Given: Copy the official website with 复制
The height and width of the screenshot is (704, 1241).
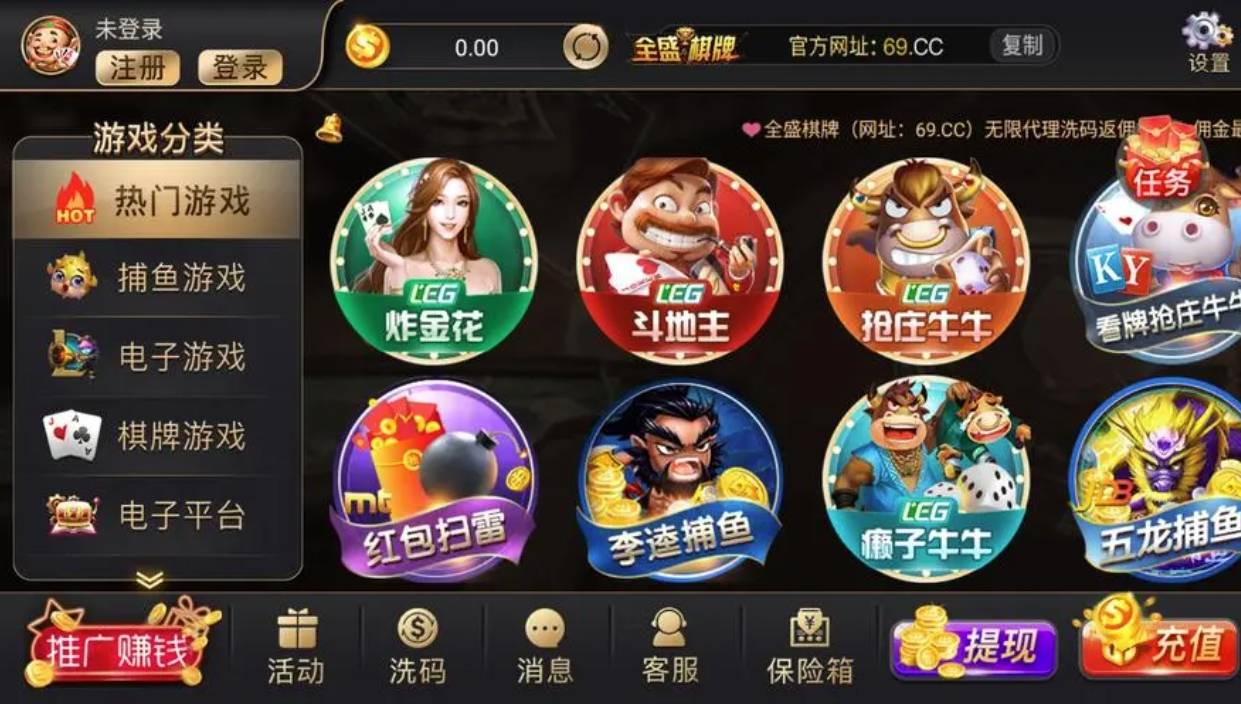Looking at the screenshot, I should coord(1022,45).
